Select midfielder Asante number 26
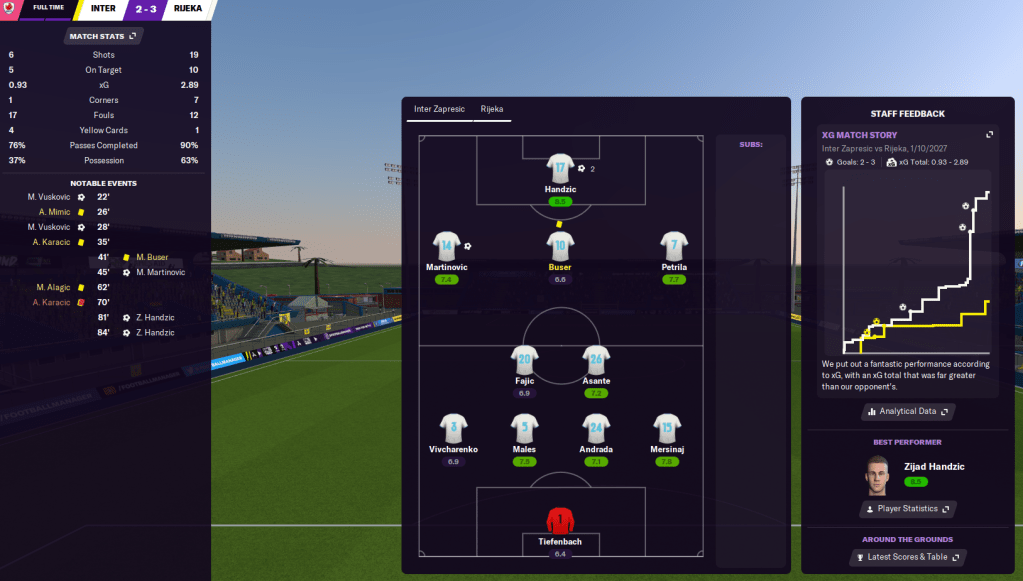The height and width of the screenshot is (581, 1023). click(x=596, y=360)
